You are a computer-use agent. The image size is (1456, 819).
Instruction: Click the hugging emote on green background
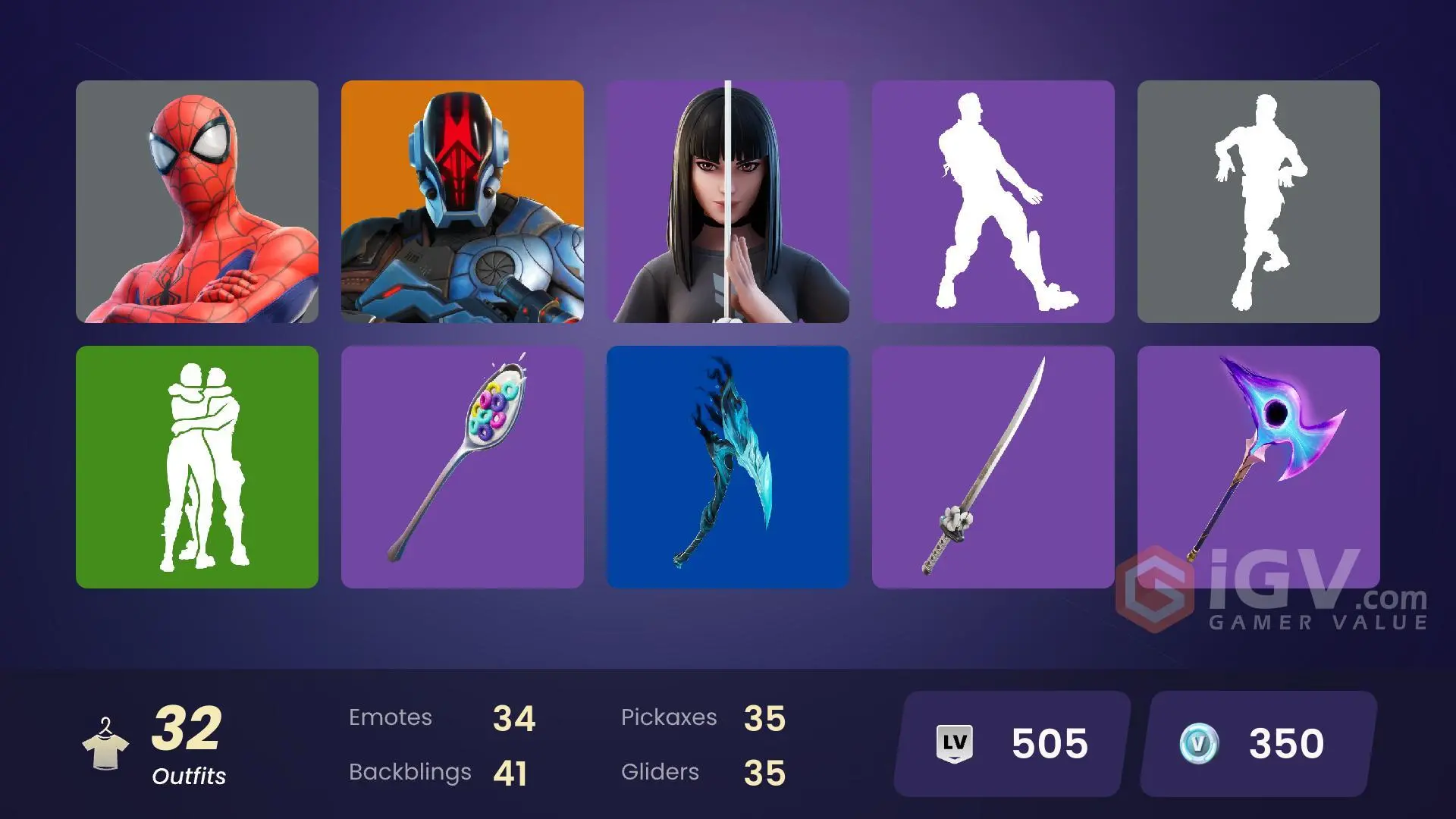pos(197,466)
